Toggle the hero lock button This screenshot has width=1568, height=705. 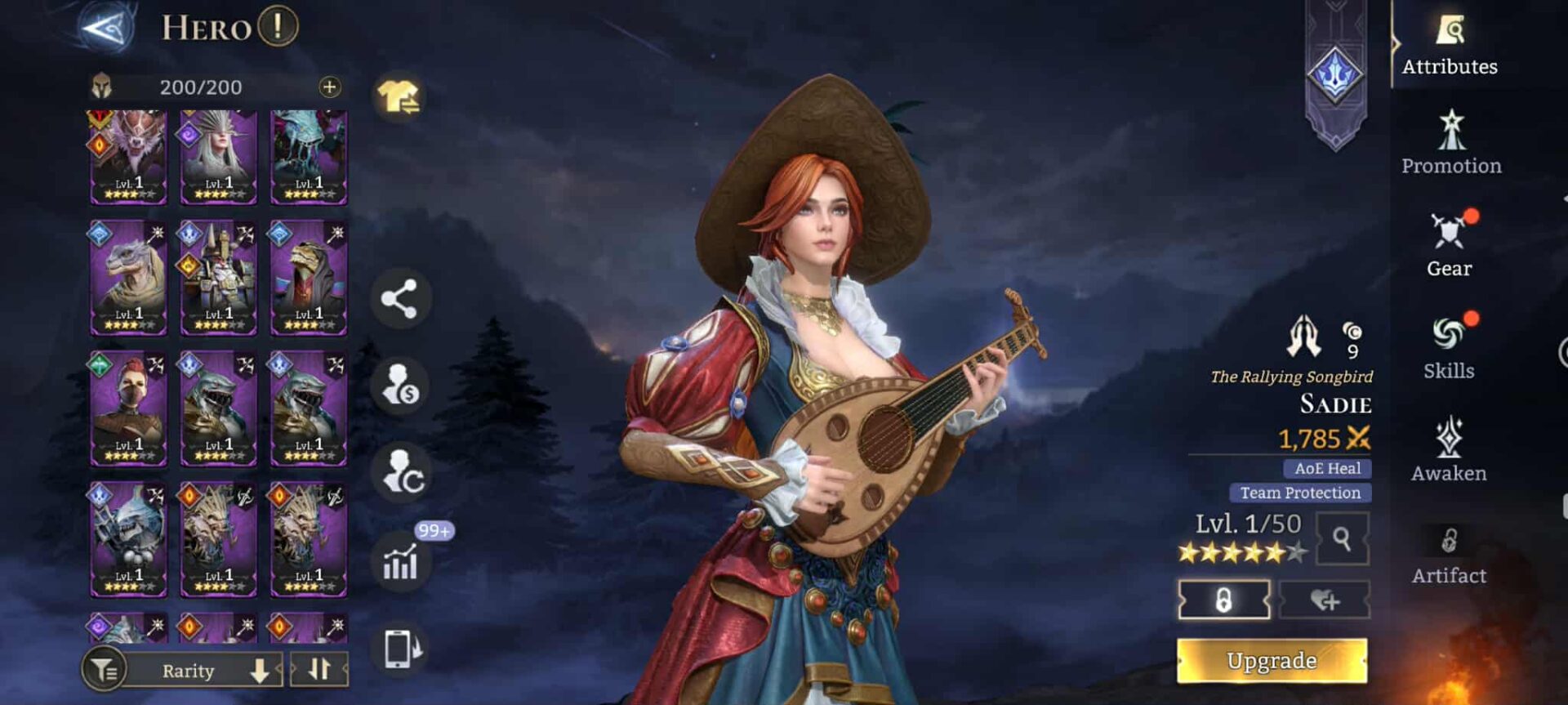coord(1223,600)
